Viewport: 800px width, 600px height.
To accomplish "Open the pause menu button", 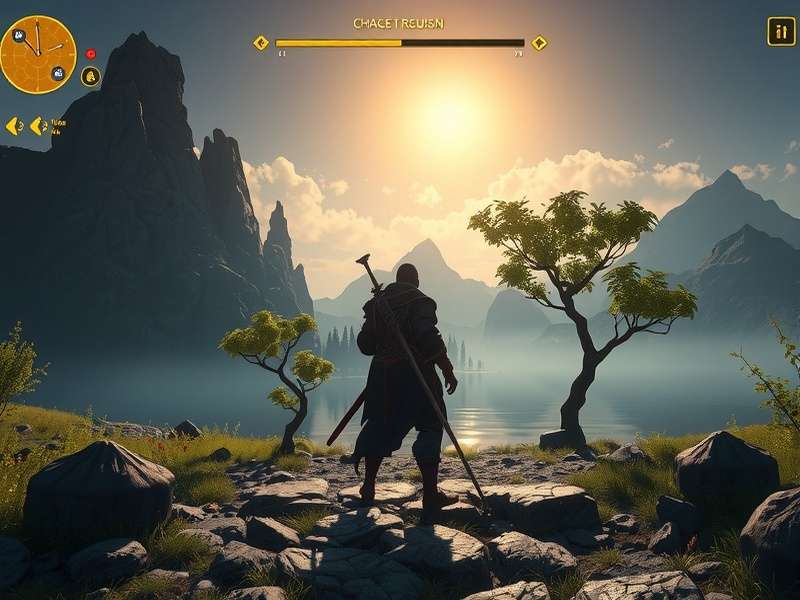I will pos(781,31).
